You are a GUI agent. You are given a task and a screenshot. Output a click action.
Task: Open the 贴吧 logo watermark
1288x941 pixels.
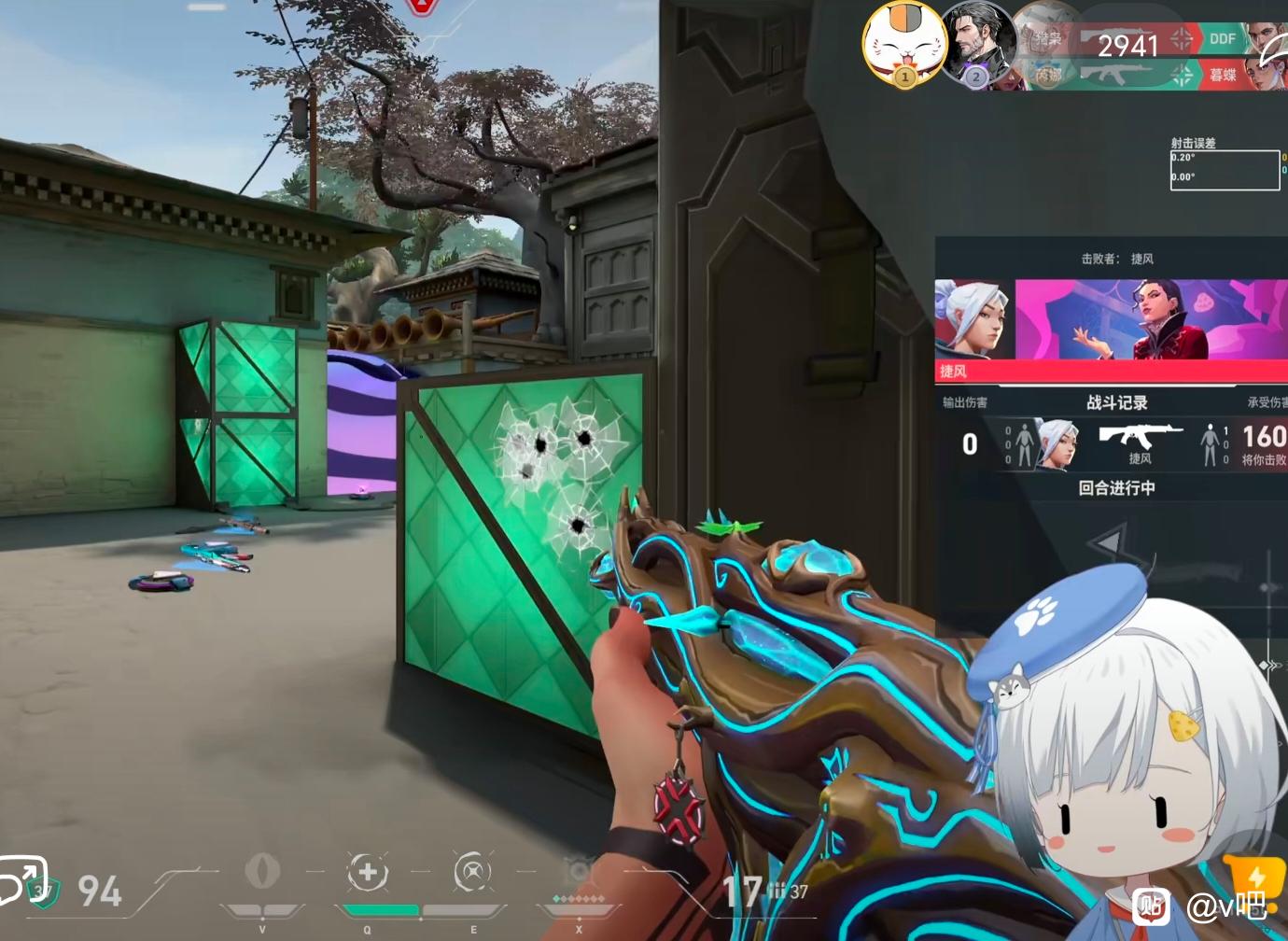coord(1151,906)
